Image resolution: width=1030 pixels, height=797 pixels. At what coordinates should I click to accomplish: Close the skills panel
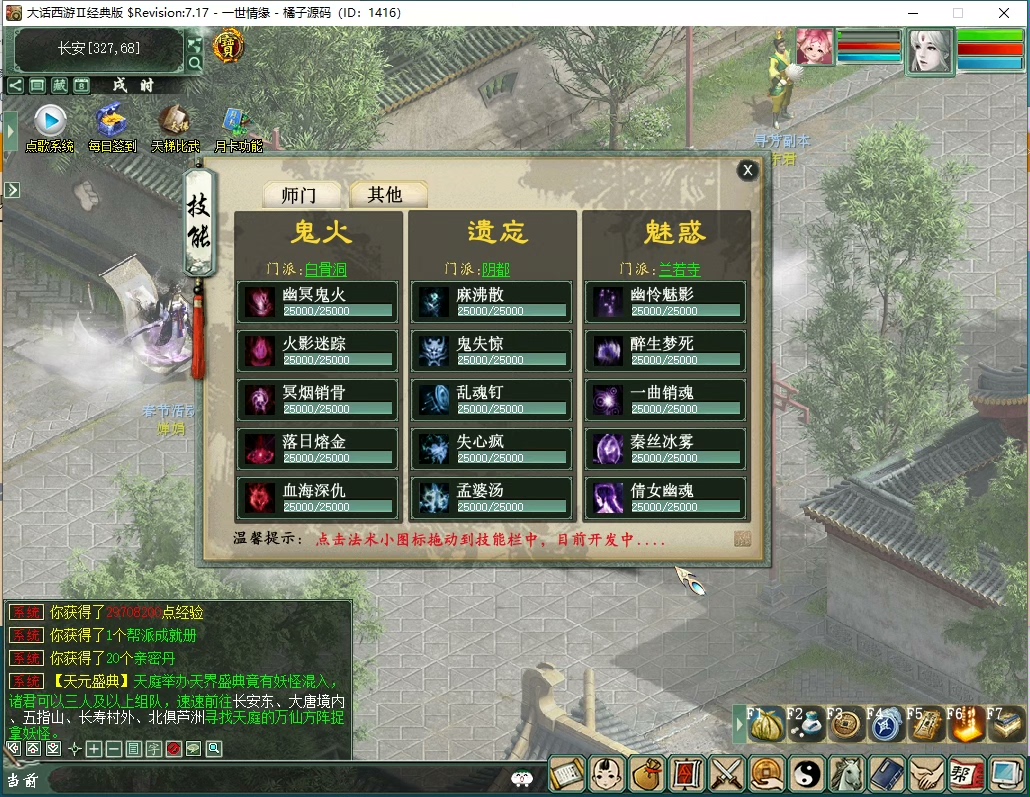point(747,170)
